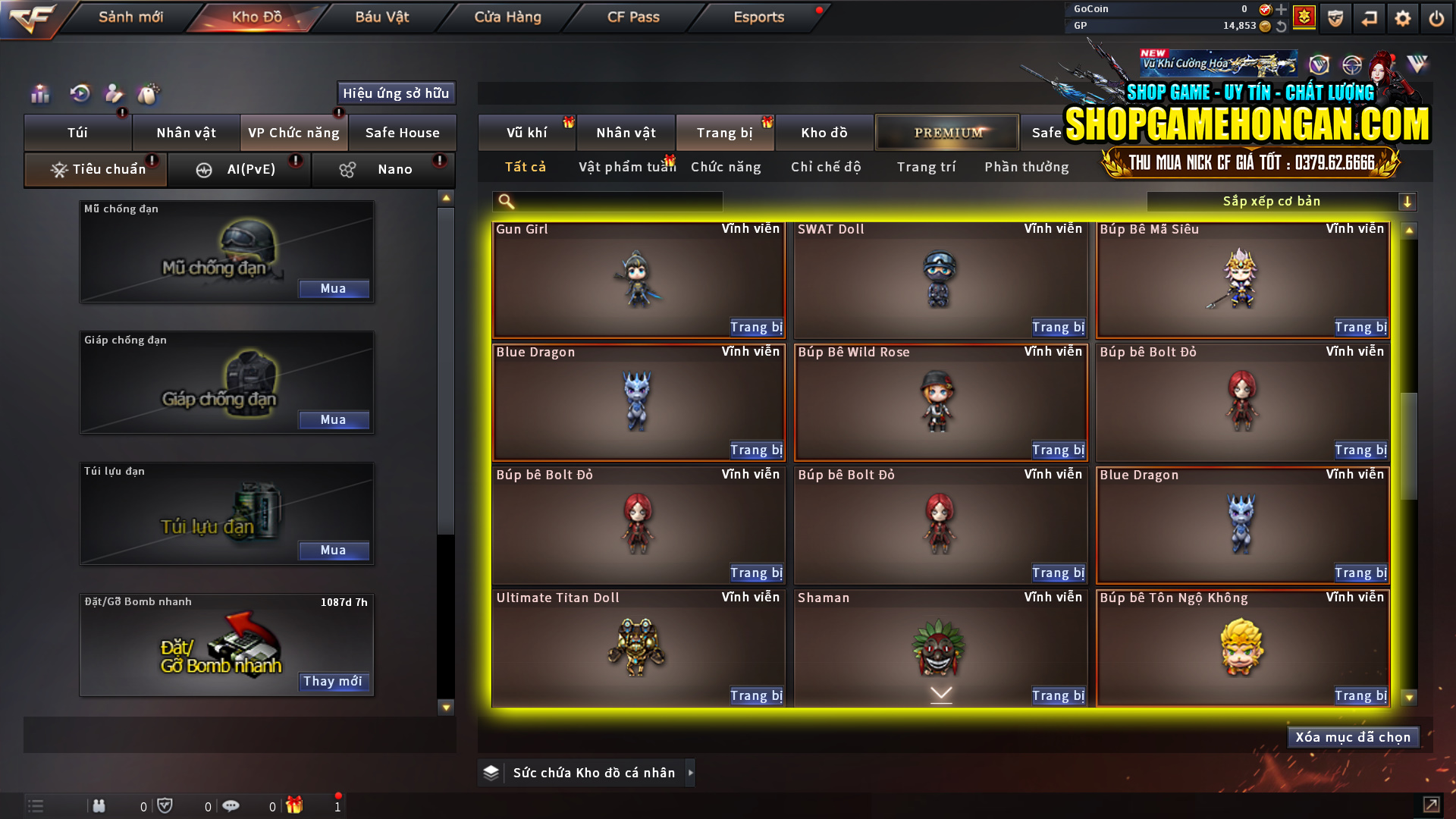Open the Sắp xếp cơ bản sort dropdown
The height and width of the screenshot is (819, 1456).
pos(1271,201)
